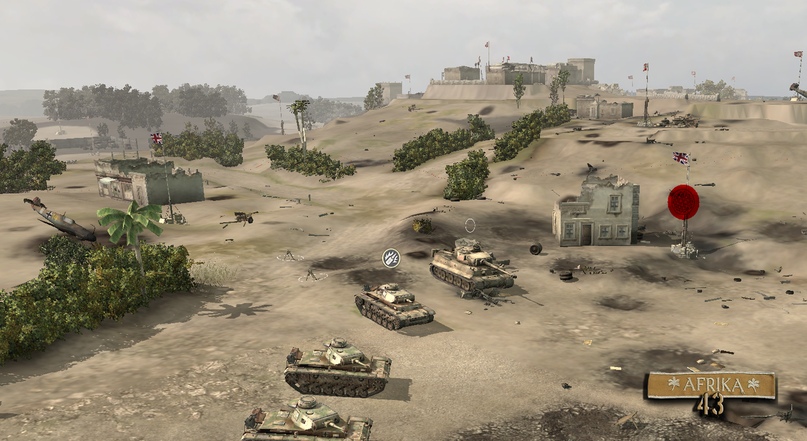Viewport: 807px width, 441px height.
Task: Click the round shell ammo icon beside the tanks
Action: pyautogui.click(x=391, y=258)
